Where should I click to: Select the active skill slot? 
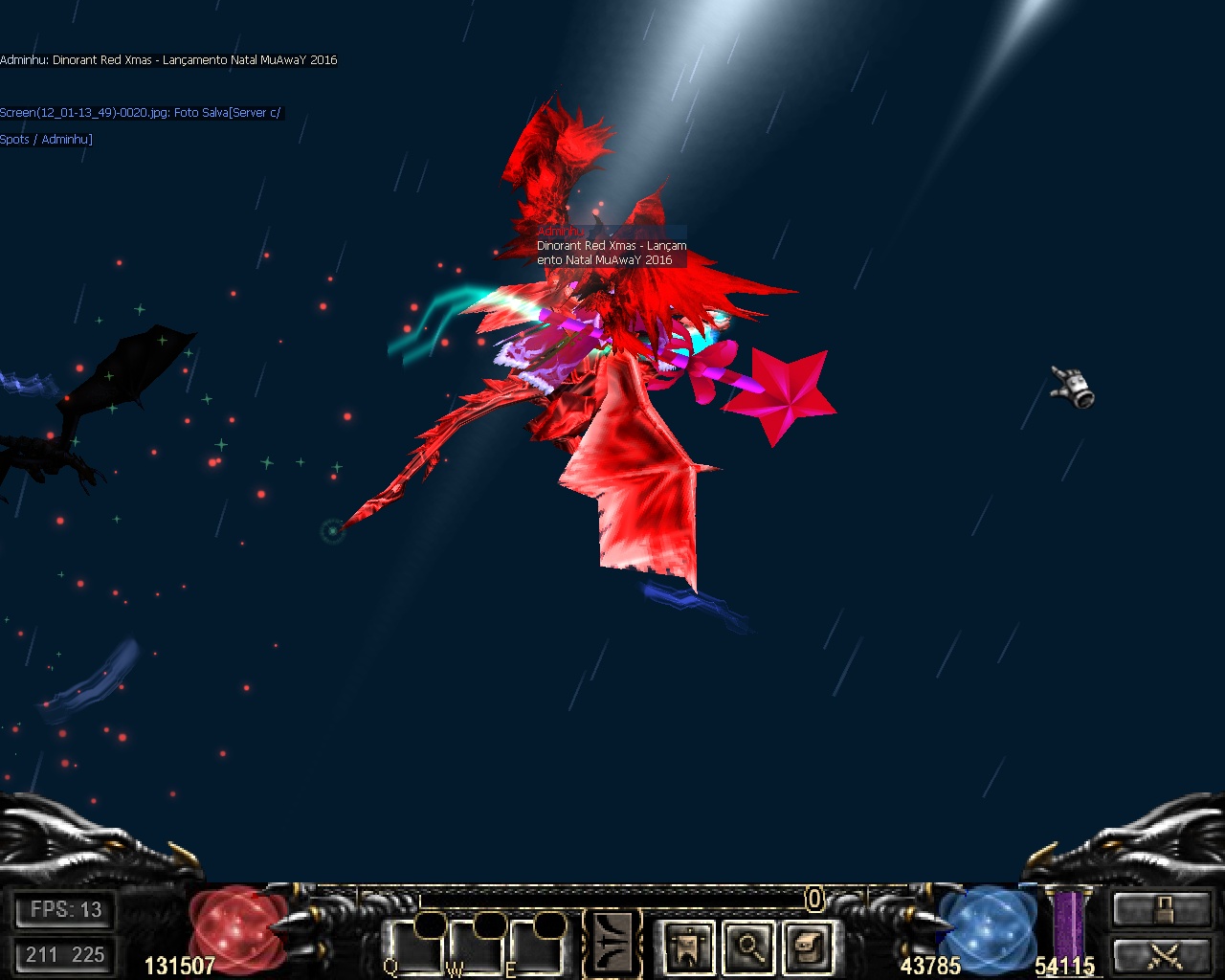[x=612, y=944]
